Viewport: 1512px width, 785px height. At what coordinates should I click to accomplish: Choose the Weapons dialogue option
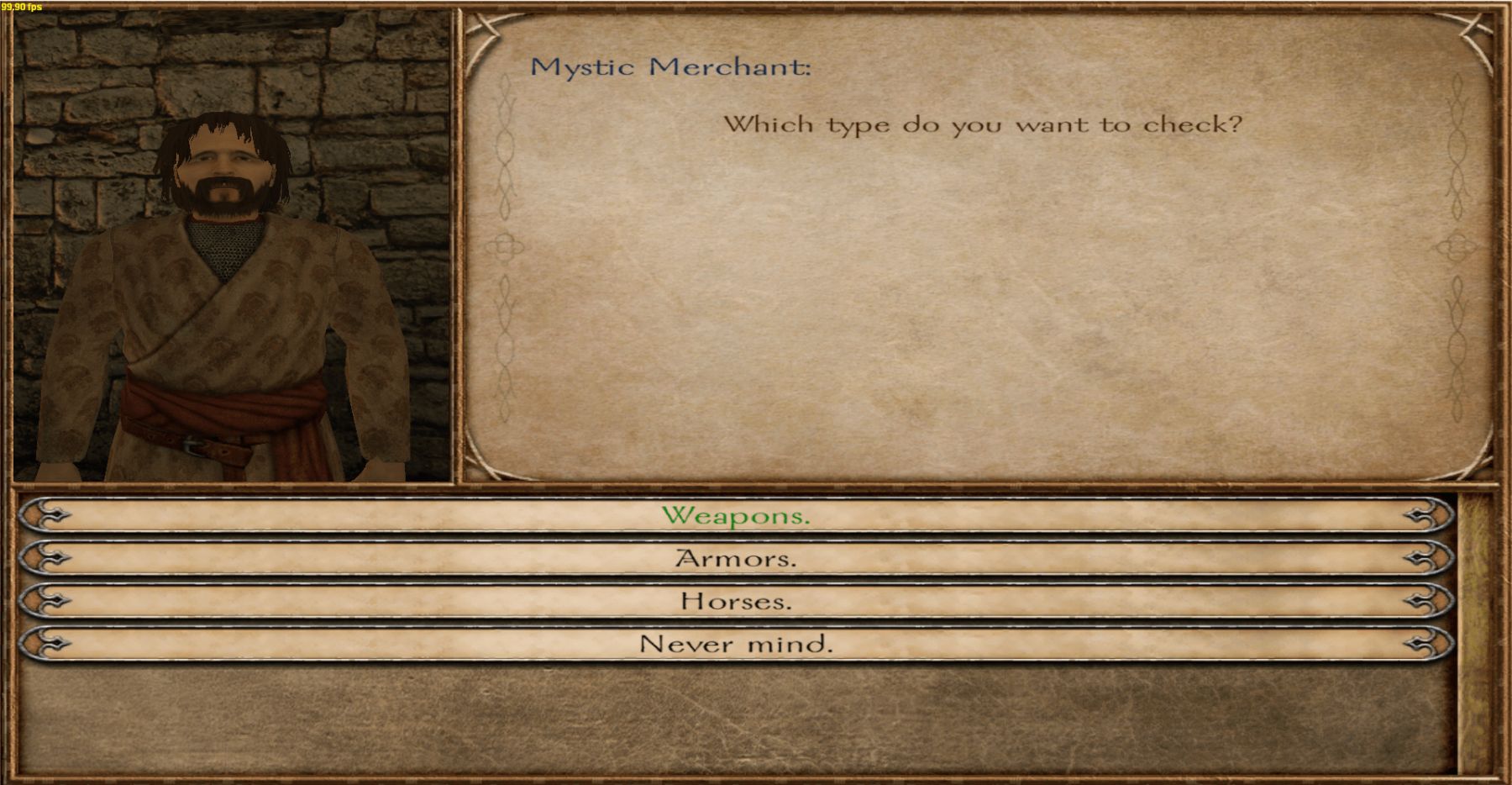coord(736,515)
